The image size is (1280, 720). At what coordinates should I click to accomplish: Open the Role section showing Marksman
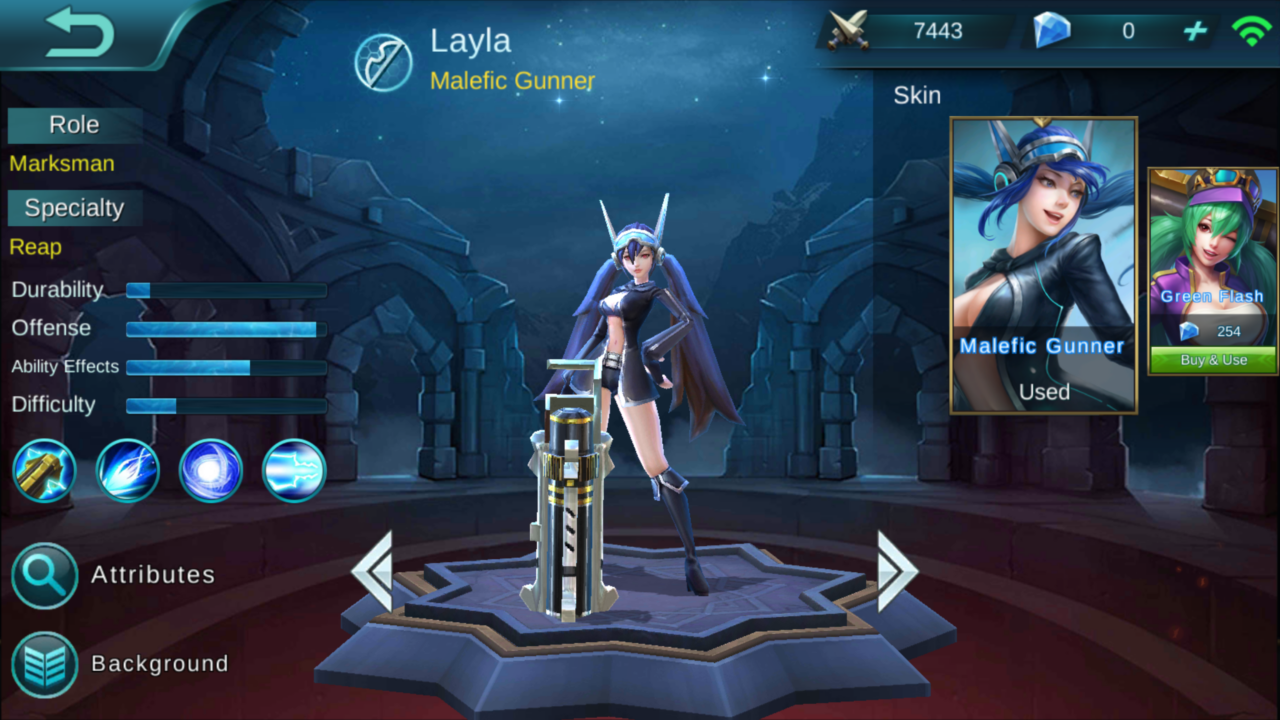pos(73,124)
